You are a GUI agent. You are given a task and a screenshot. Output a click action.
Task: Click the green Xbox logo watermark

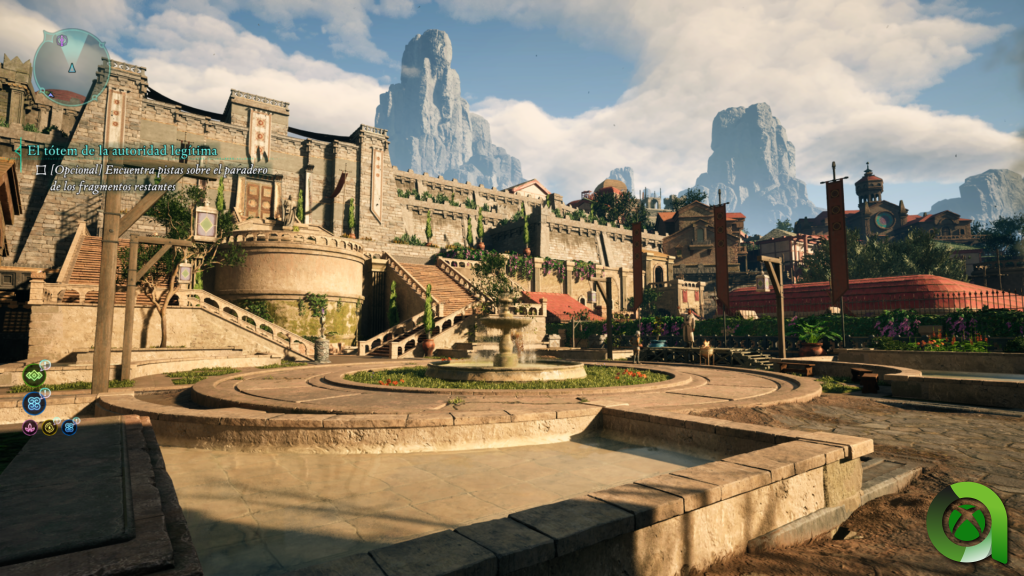point(966,522)
